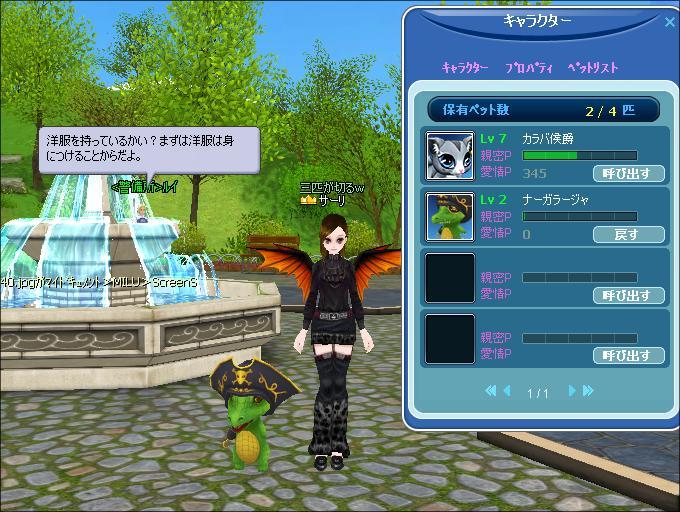This screenshot has height=512, width=680.
Task: Select the ナーガラージャ pirate dragon portrait
Action: tap(450, 216)
